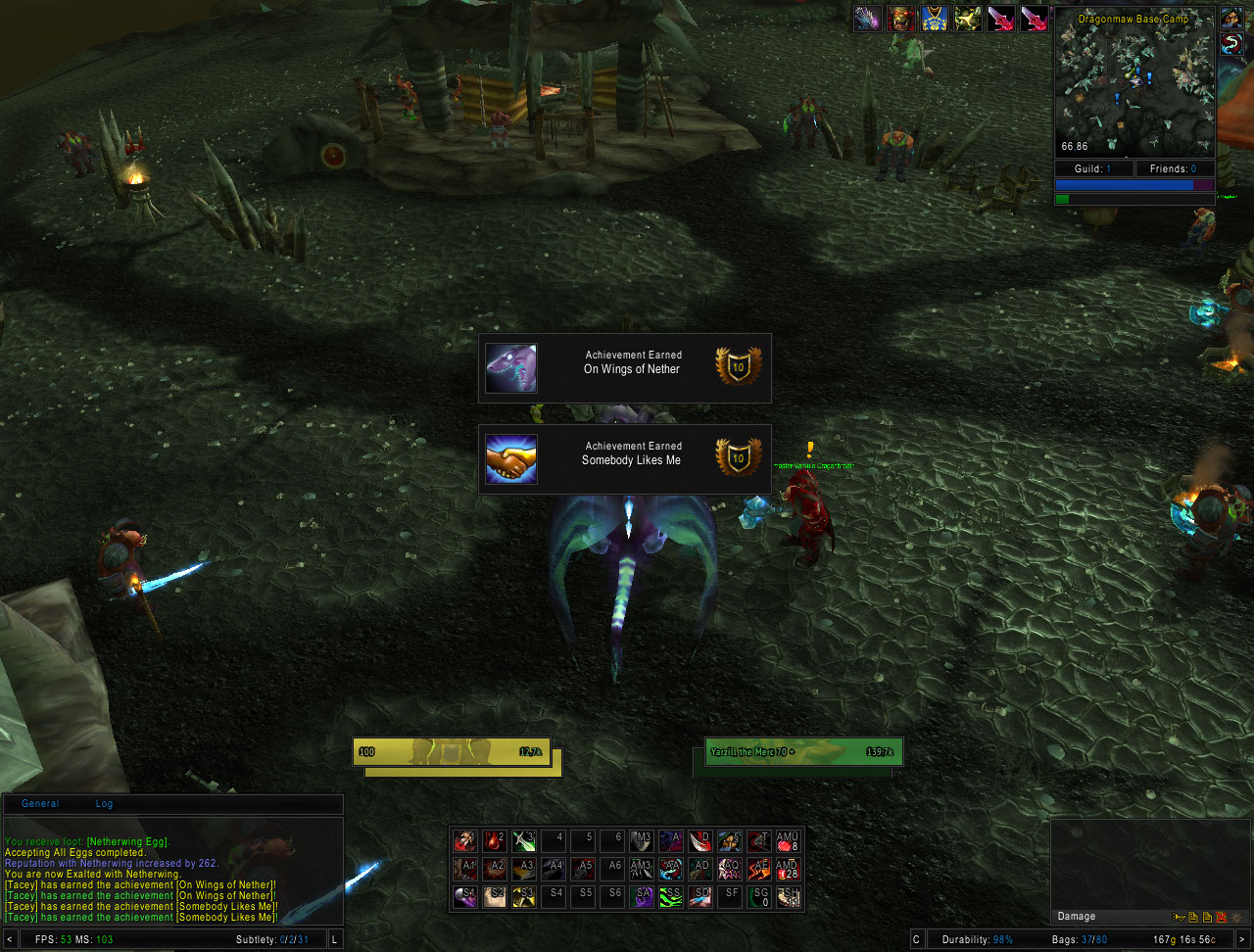This screenshot has height=952, width=1254.
Task: Activate the green dagger ability on key 3
Action: click(x=523, y=841)
